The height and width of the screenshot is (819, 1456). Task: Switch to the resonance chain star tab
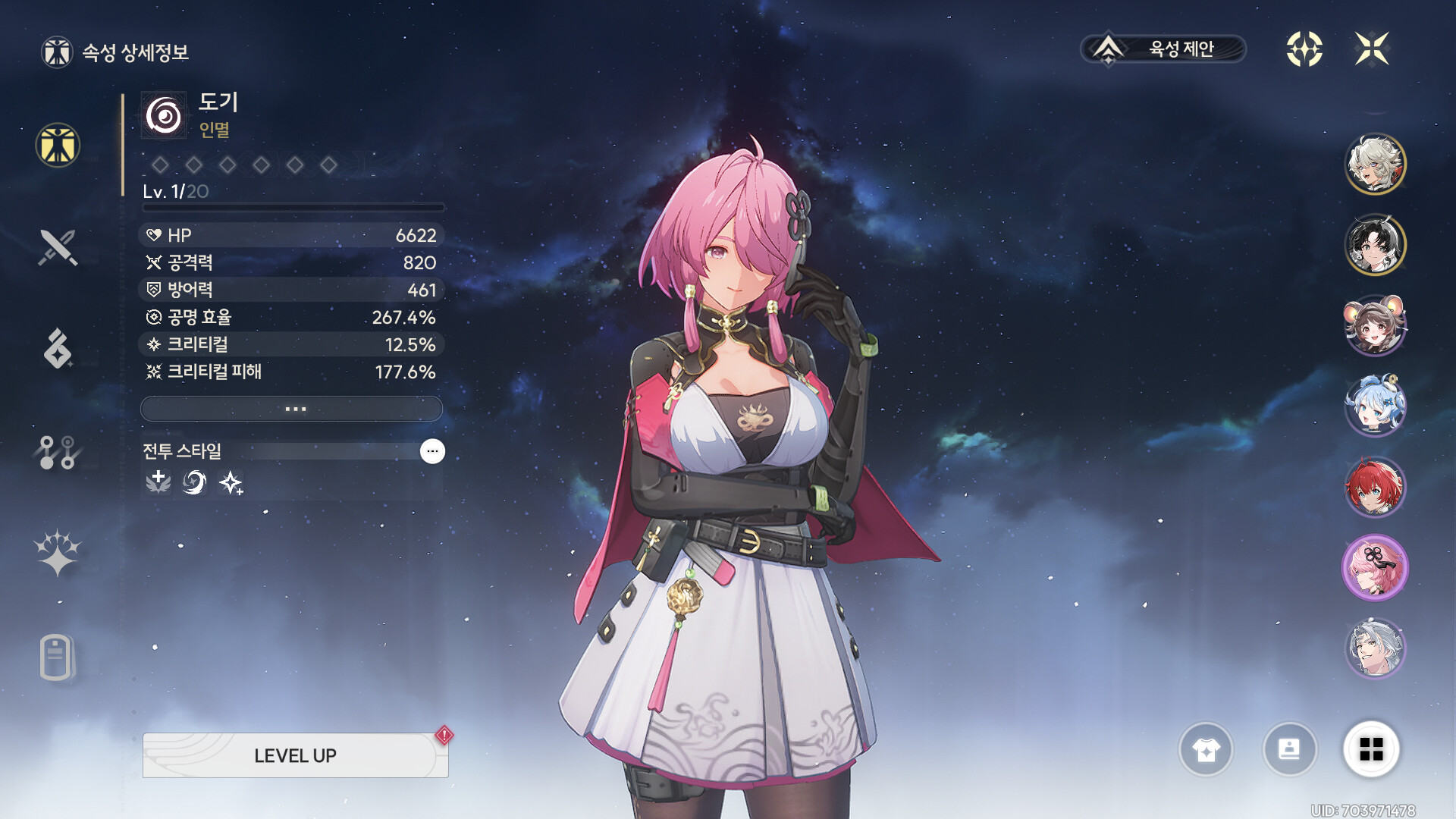pos(58,552)
